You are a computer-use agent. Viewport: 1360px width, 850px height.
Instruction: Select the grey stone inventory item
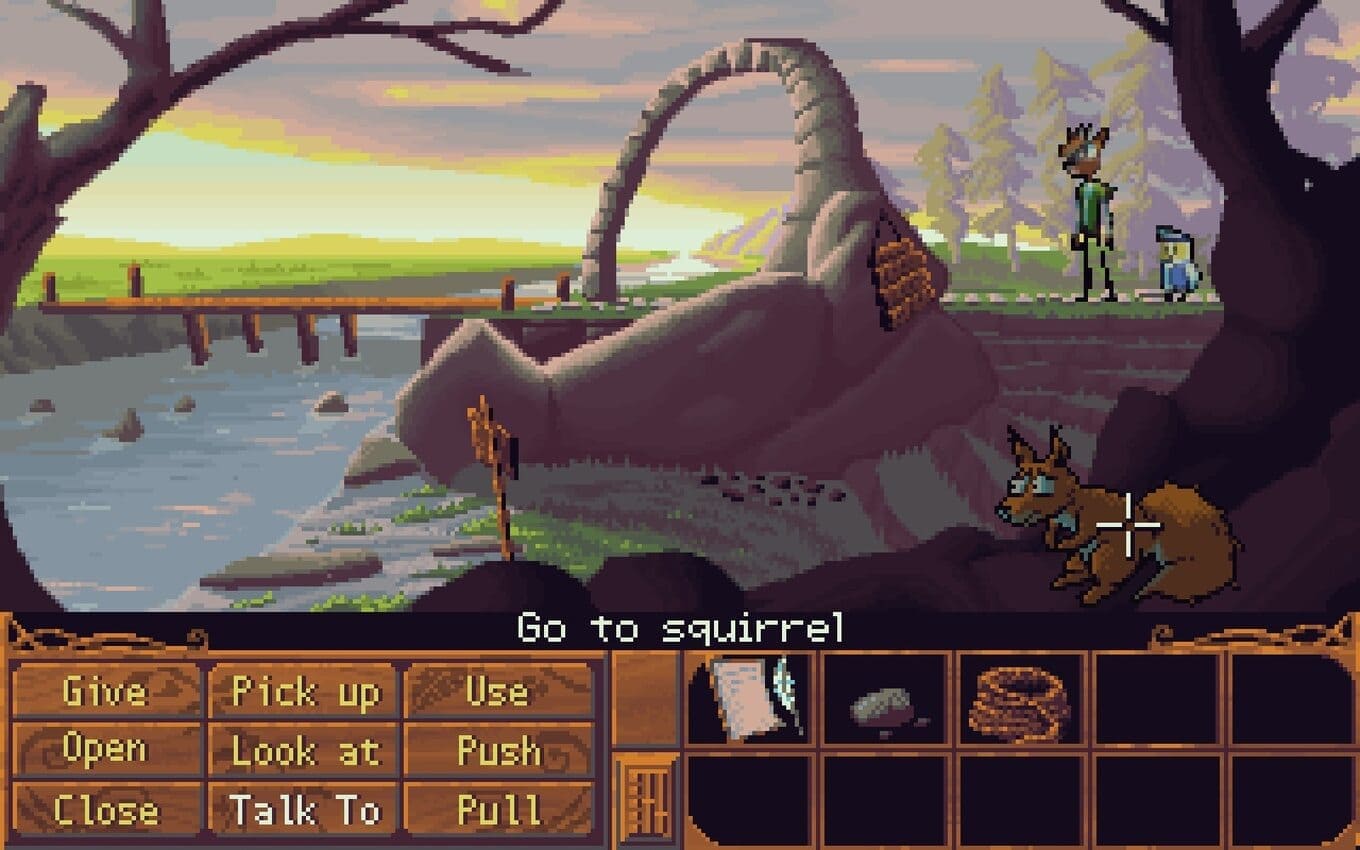[x=884, y=706]
